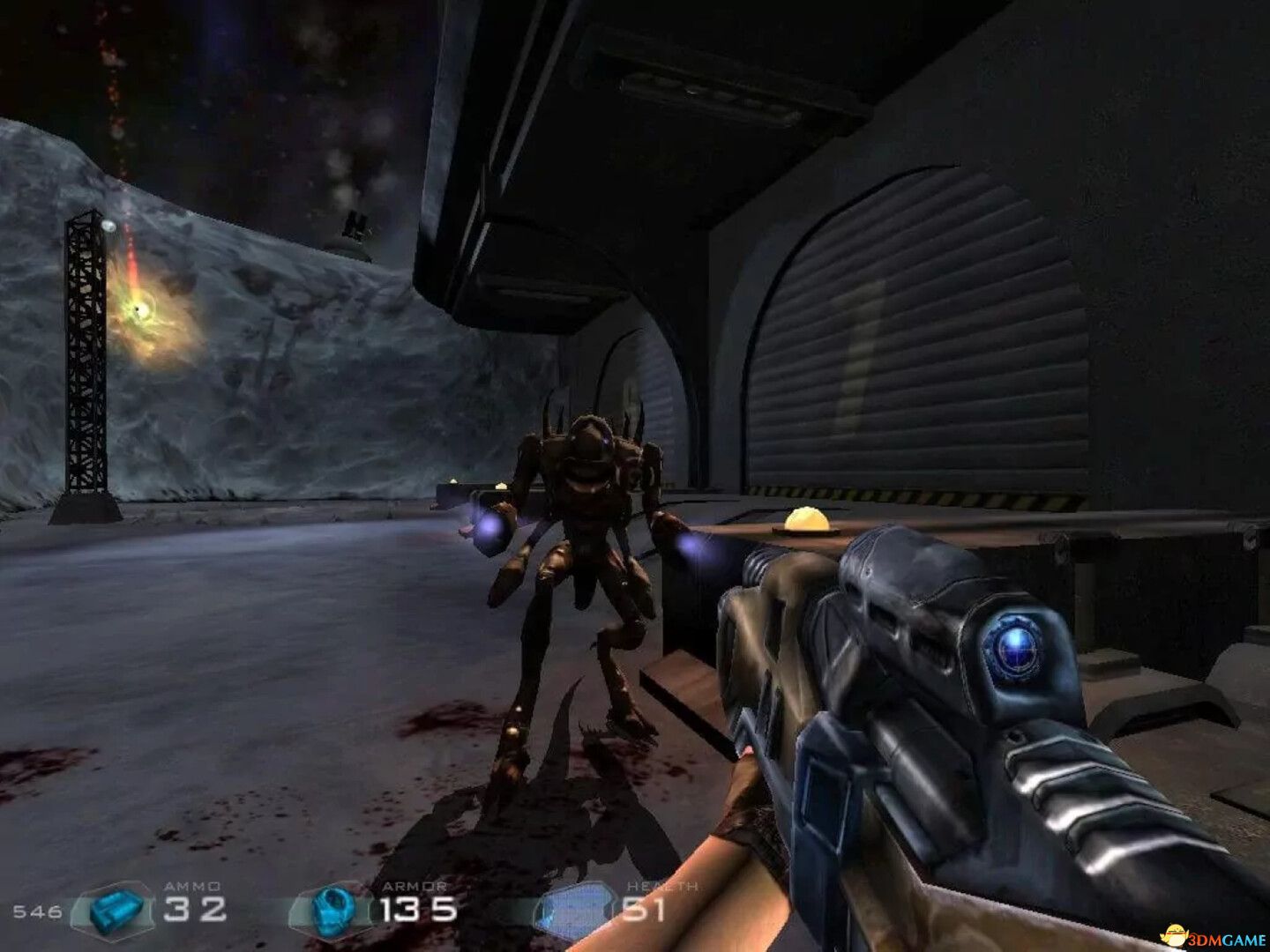Select the yellow glowing orb on the walkway

tap(807, 521)
